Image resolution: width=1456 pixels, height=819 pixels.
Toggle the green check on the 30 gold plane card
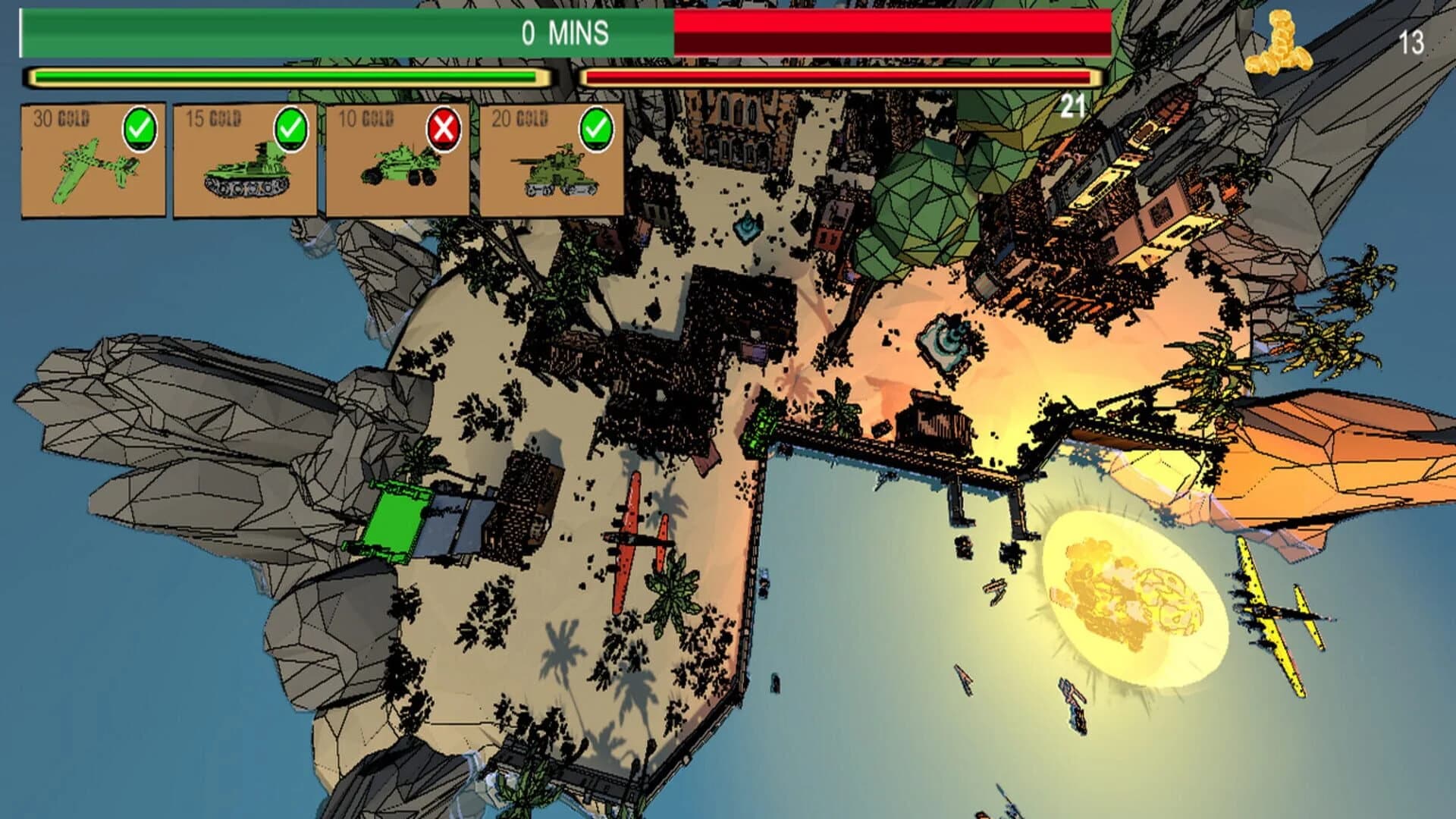click(x=138, y=129)
